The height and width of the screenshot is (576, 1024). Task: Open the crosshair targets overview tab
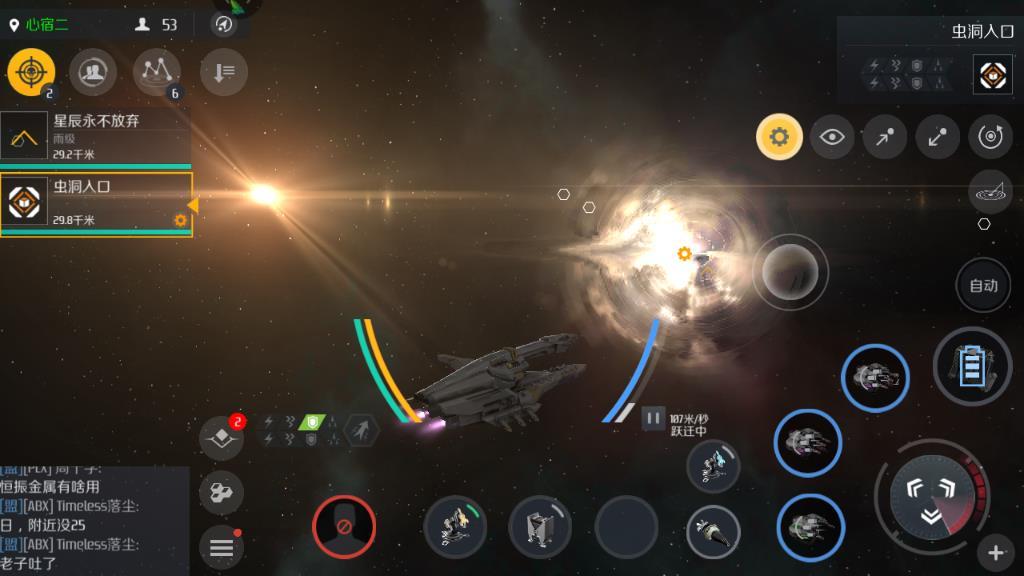[31, 72]
